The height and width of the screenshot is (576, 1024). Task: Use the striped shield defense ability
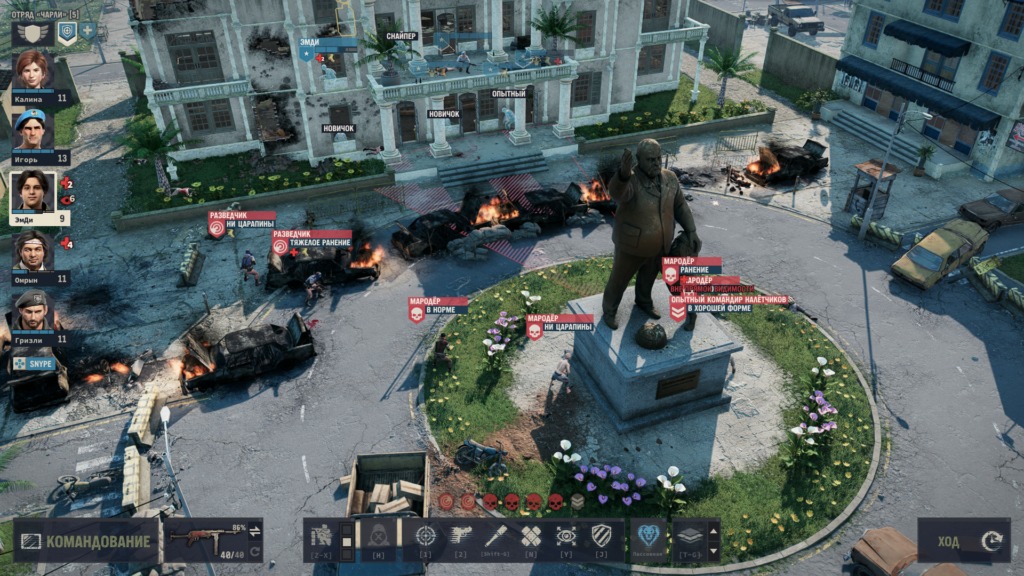pos(601,536)
